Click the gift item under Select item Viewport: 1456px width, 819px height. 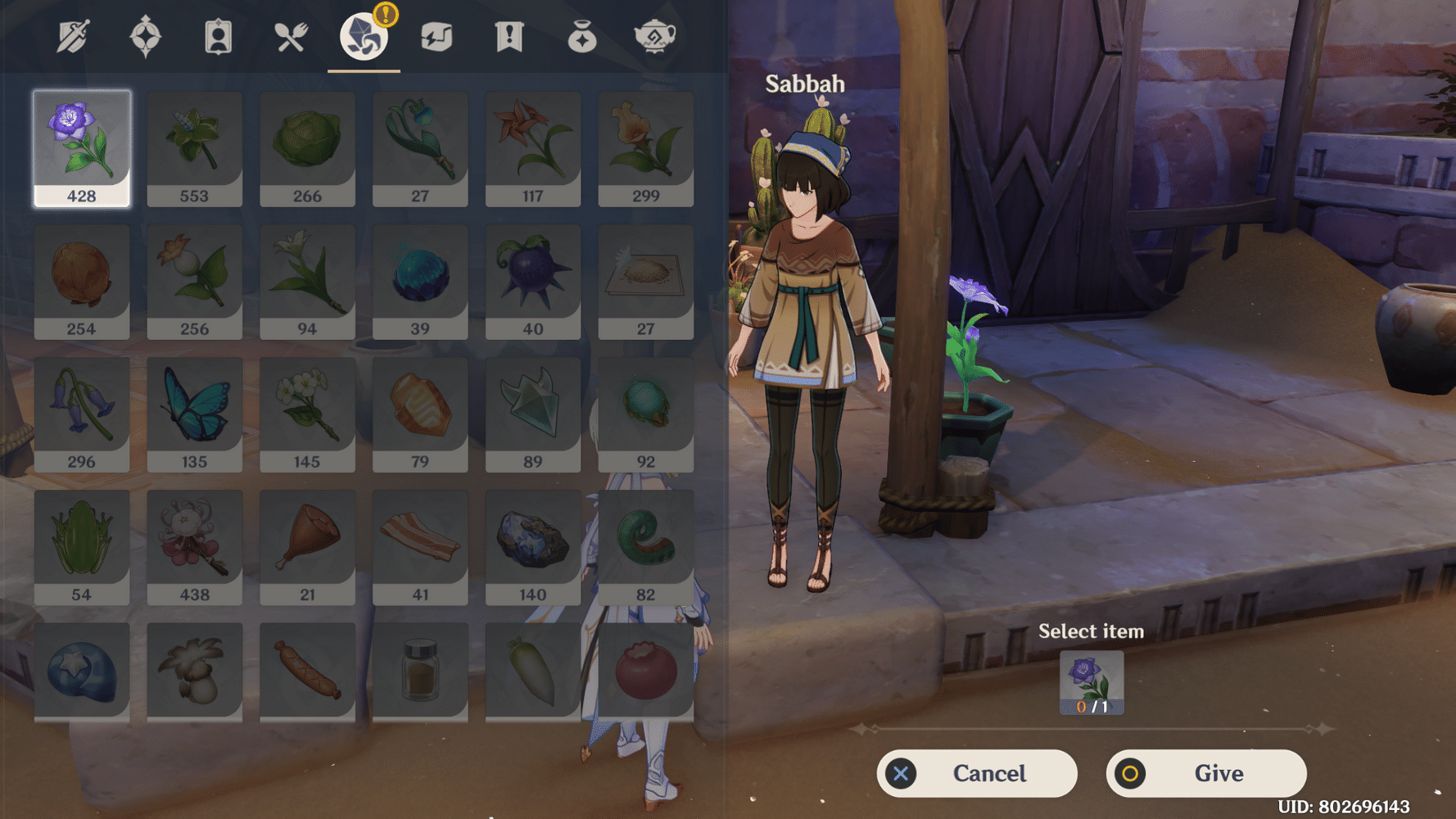click(x=1091, y=681)
